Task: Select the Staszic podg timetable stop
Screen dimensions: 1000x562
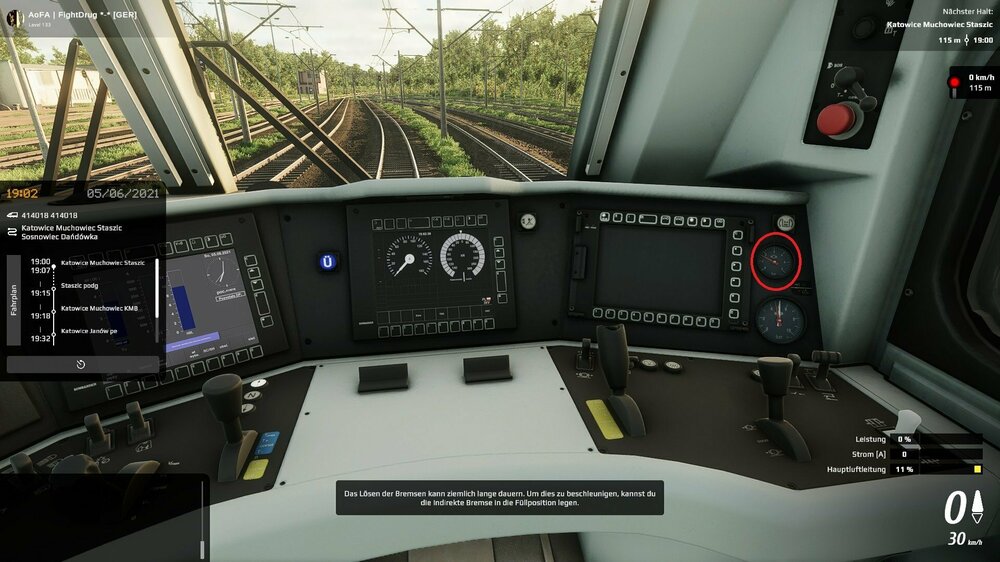Action: pyautogui.click(x=80, y=285)
